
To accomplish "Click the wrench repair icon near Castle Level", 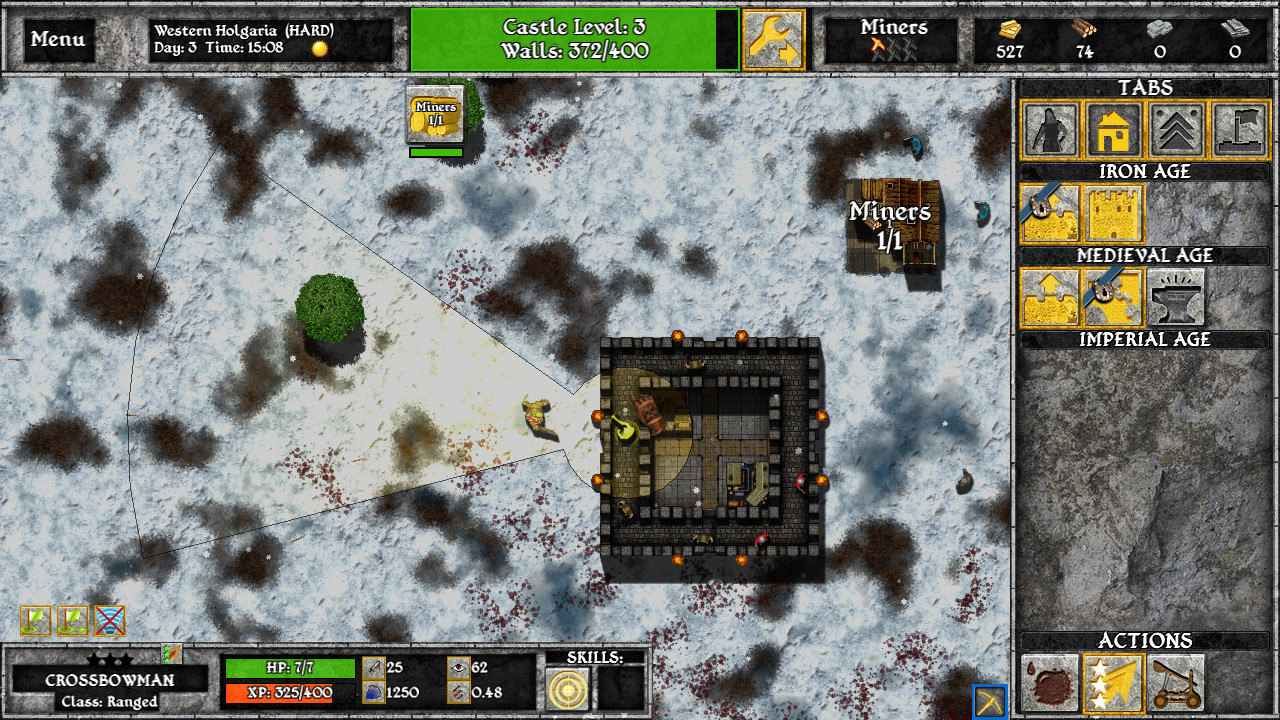I will pyautogui.click(x=770, y=38).
